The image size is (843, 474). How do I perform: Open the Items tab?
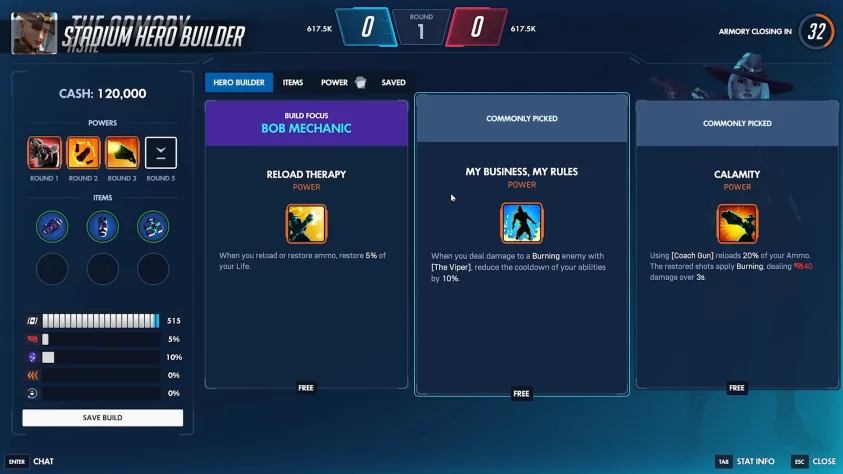[x=293, y=82]
